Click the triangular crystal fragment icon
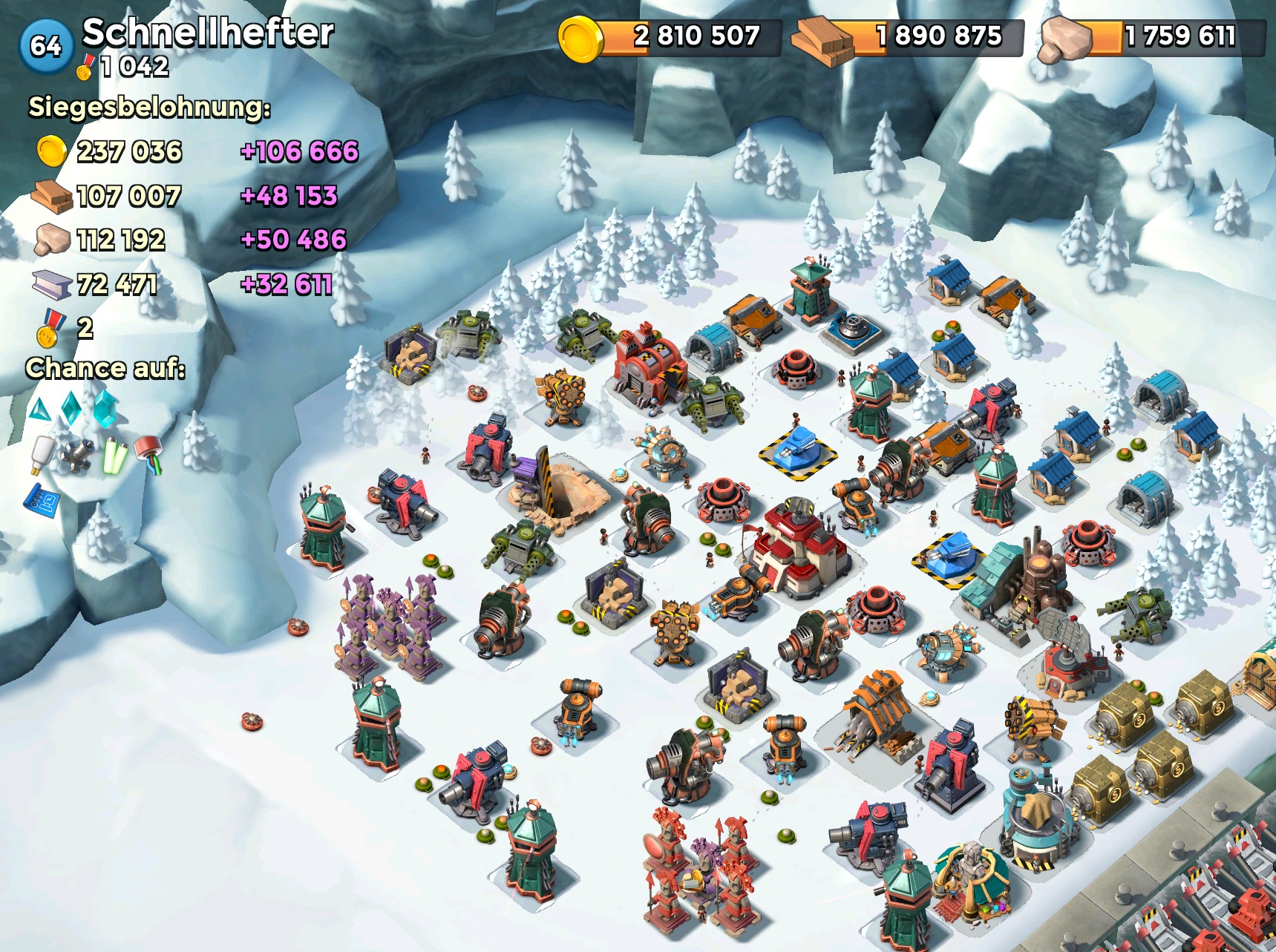This screenshot has width=1276, height=952. click(x=39, y=409)
